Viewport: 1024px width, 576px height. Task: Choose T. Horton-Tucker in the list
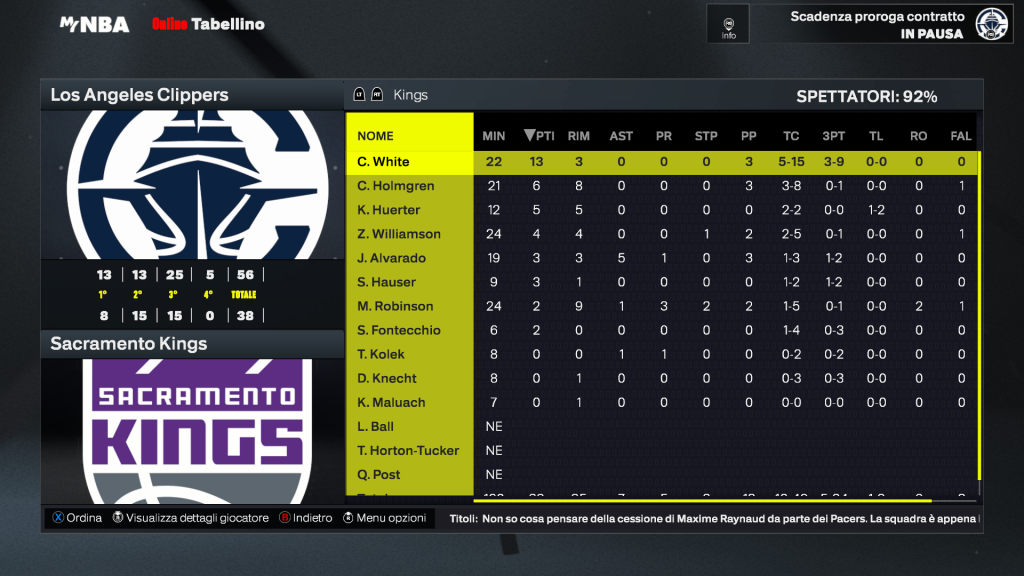tap(408, 450)
